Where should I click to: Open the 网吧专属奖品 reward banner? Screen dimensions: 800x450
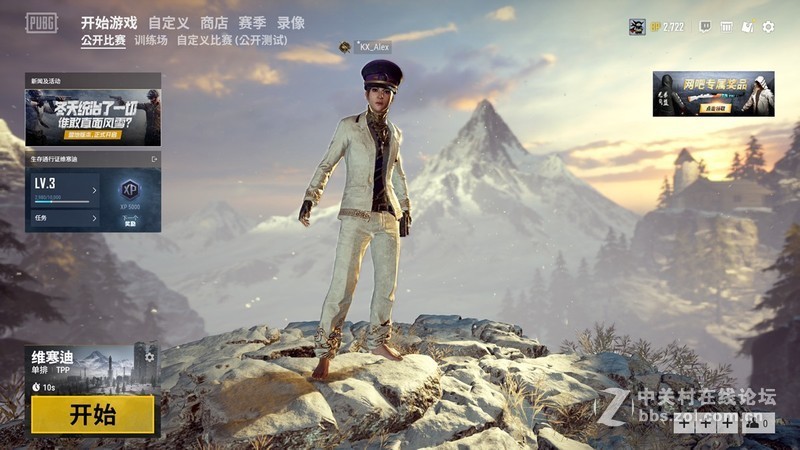click(713, 93)
